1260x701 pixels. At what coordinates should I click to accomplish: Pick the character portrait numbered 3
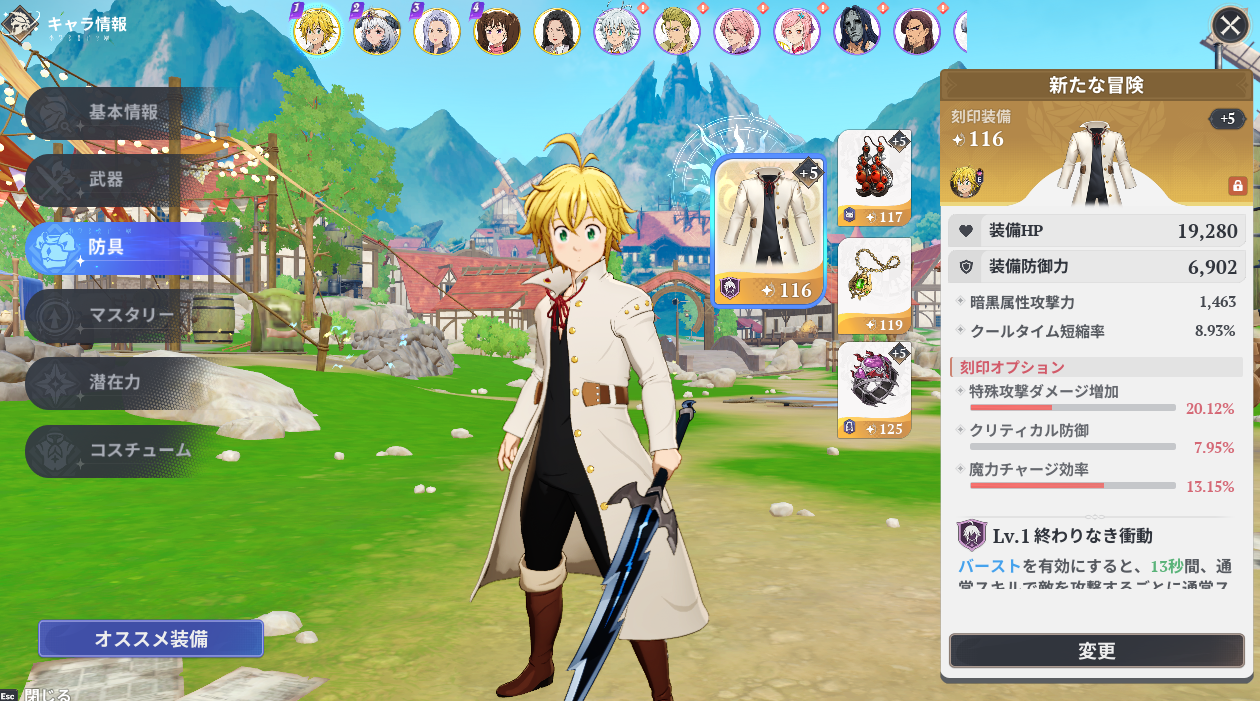pyautogui.click(x=437, y=31)
